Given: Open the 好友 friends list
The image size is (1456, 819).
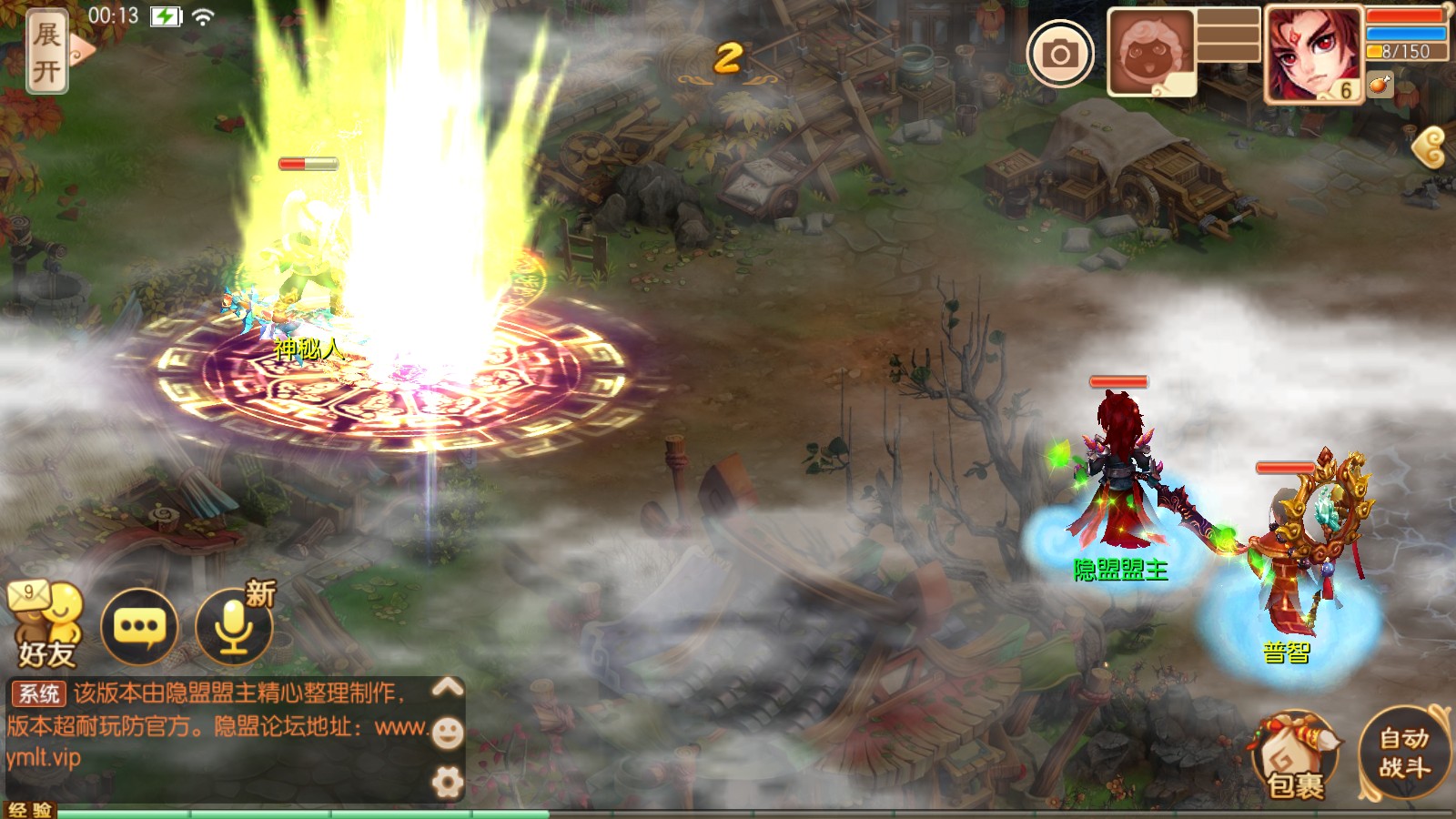Looking at the screenshot, I should 45,624.
